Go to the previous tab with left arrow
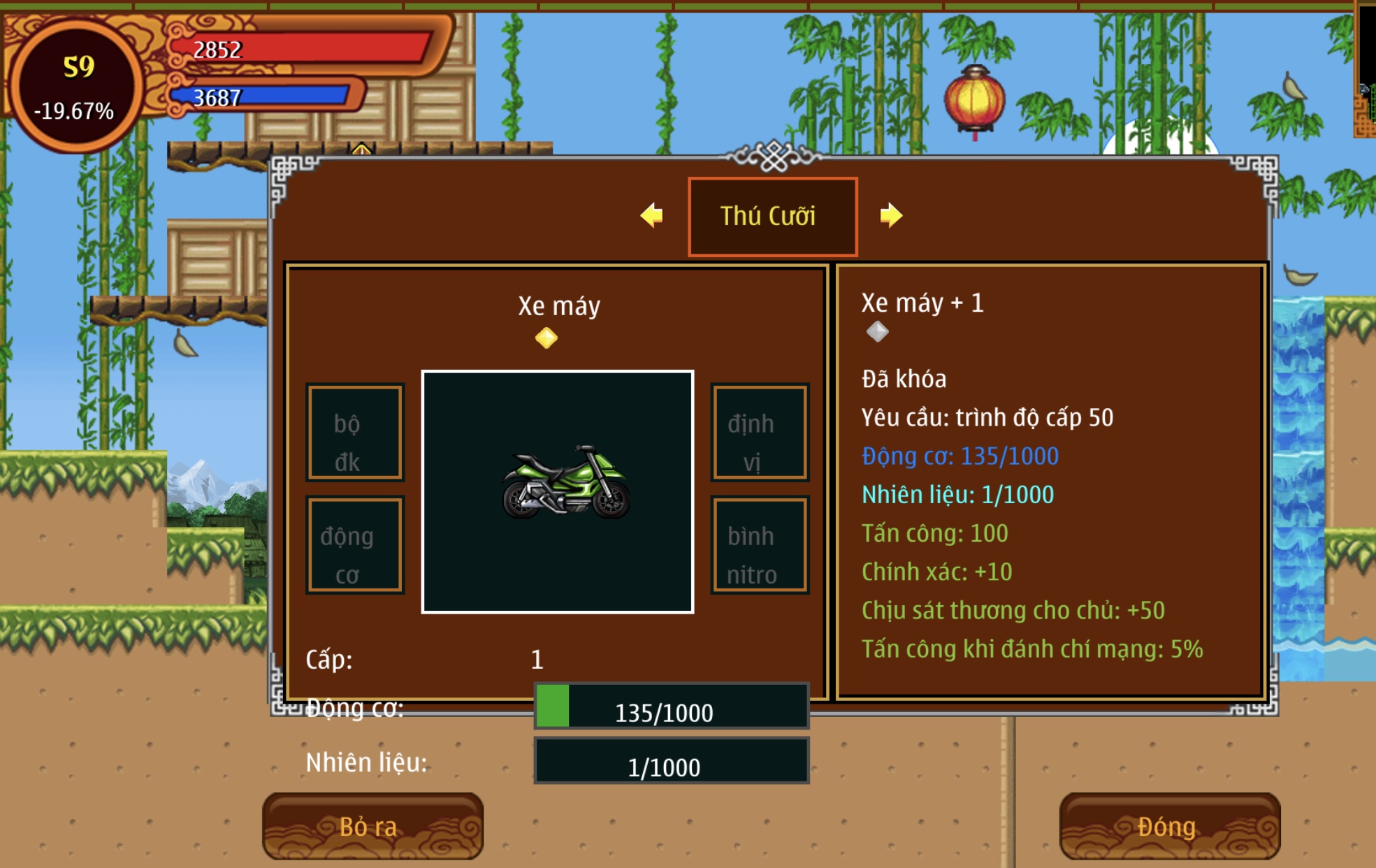Viewport: 1376px width, 868px height. [651, 215]
